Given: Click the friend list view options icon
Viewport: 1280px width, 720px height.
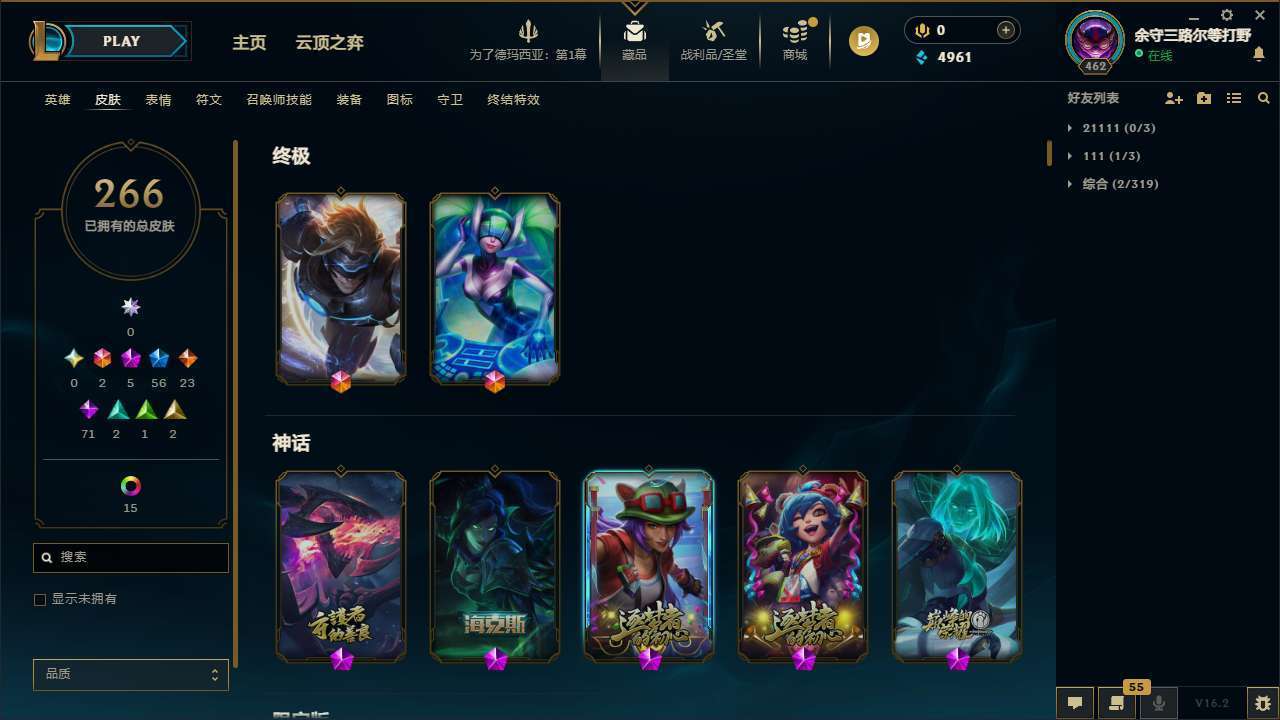Looking at the screenshot, I should [x=1233, y=98].
